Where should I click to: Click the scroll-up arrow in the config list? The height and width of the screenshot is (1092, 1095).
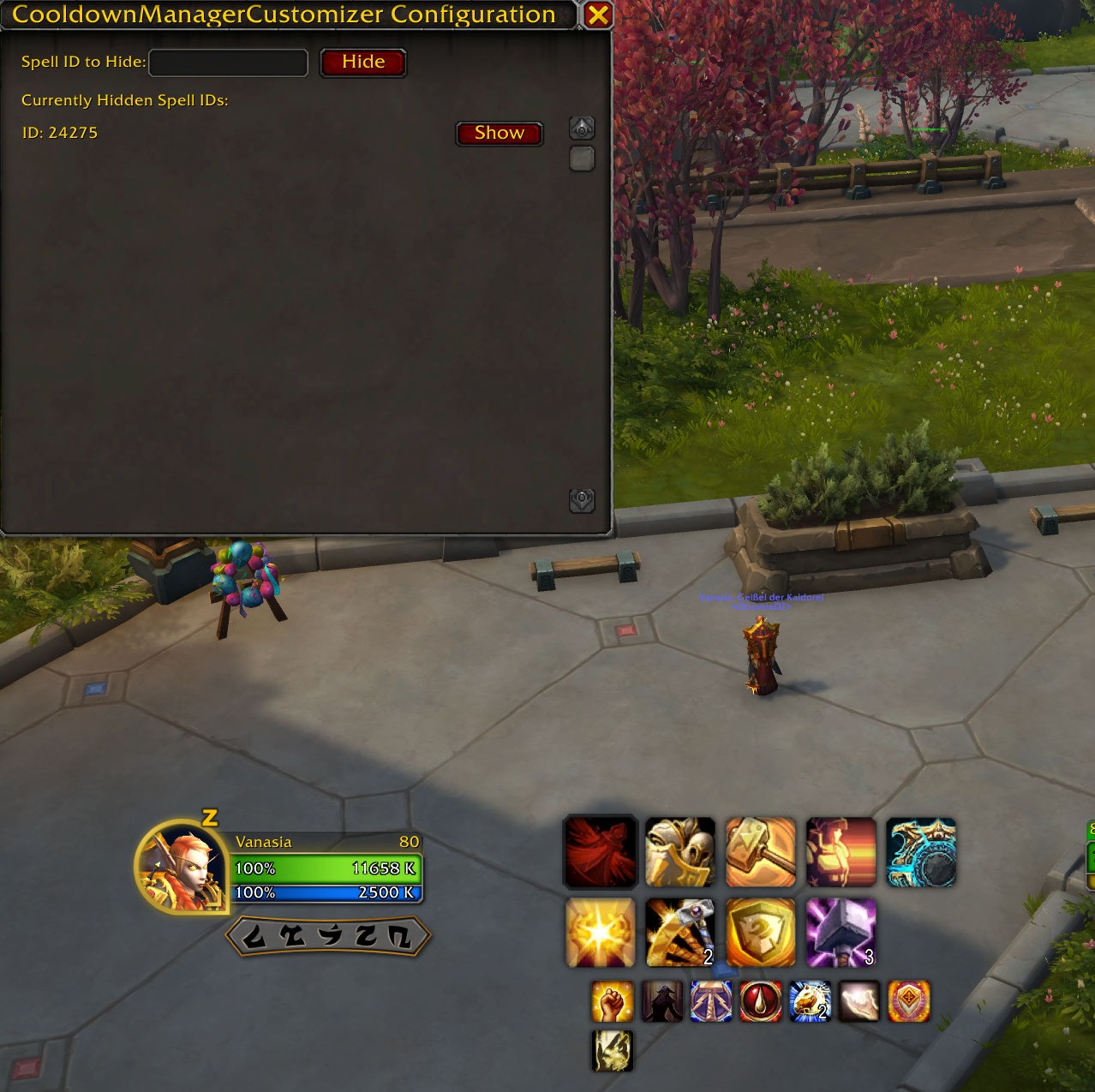582,128
